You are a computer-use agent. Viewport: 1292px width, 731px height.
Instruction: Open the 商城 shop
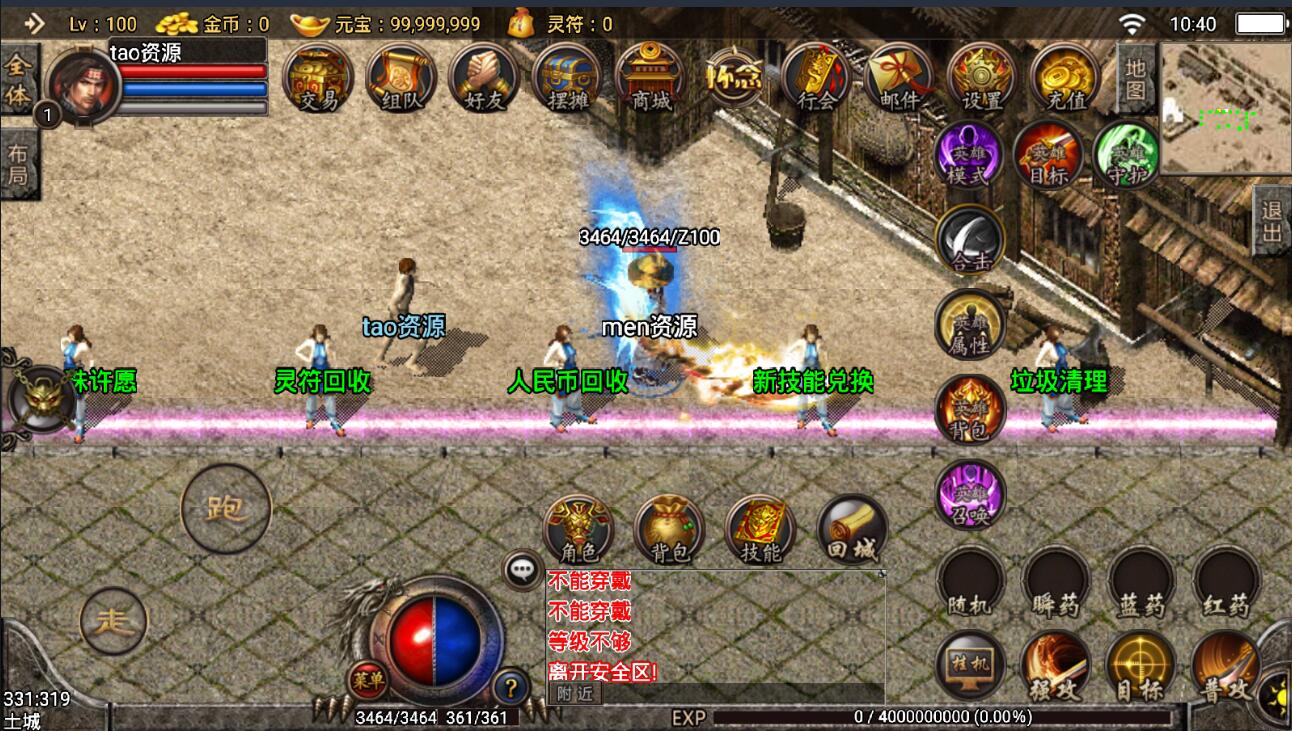coord(650,78)
